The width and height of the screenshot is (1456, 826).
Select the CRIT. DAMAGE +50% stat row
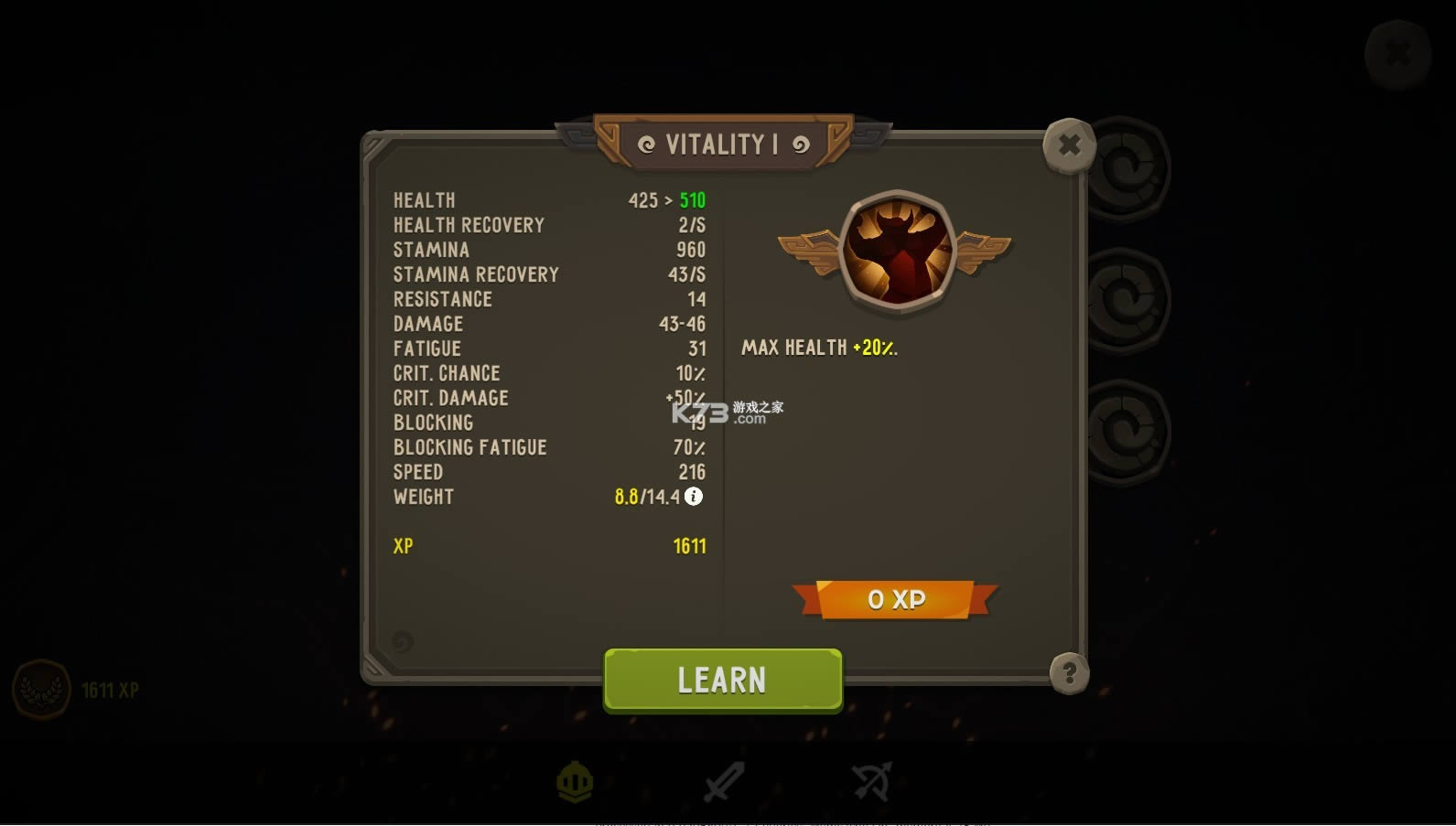tap(549, 397)
